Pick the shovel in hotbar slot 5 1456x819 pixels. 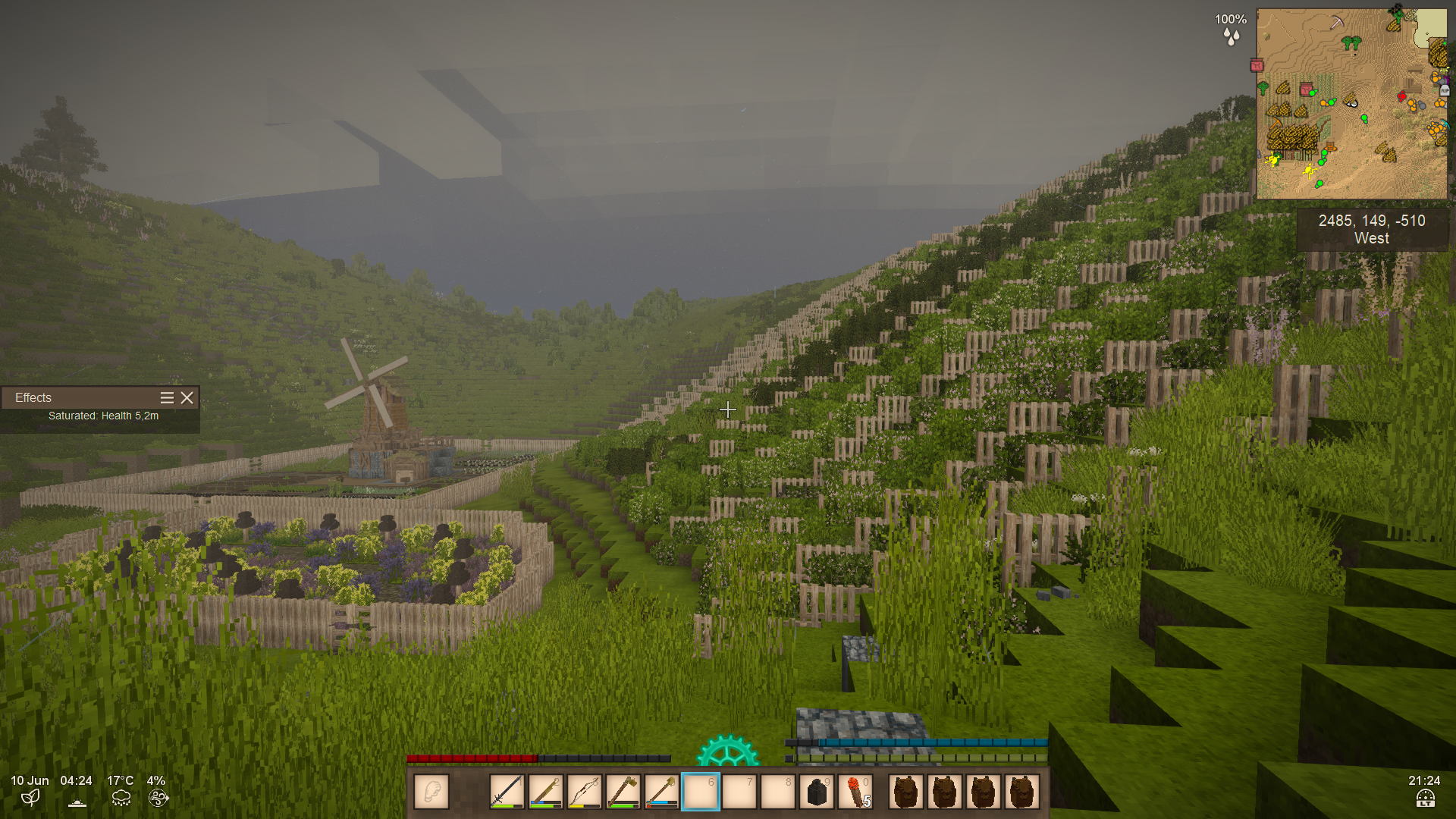coord(661,792)
